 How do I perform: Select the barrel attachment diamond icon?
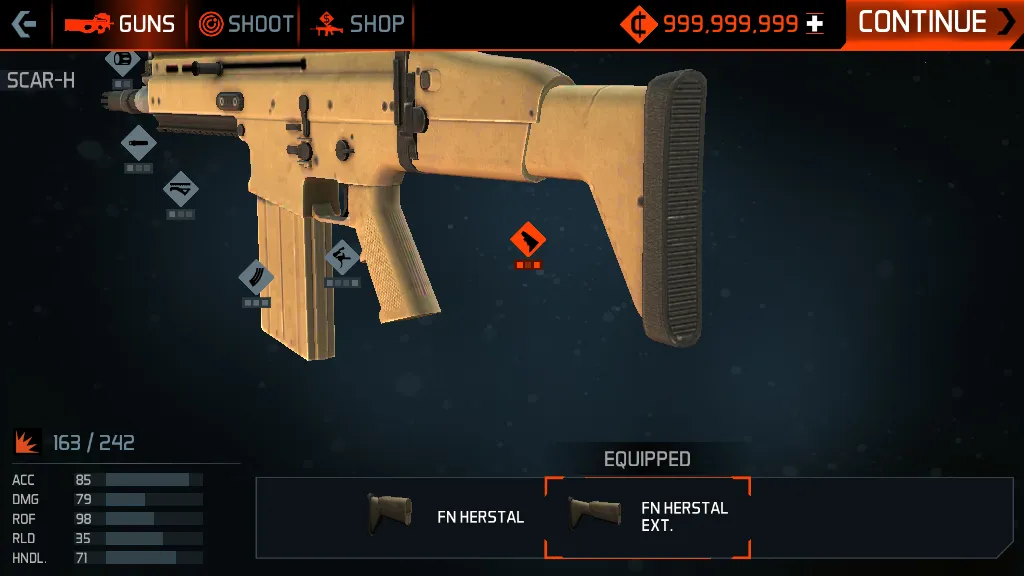click(138, 143)
